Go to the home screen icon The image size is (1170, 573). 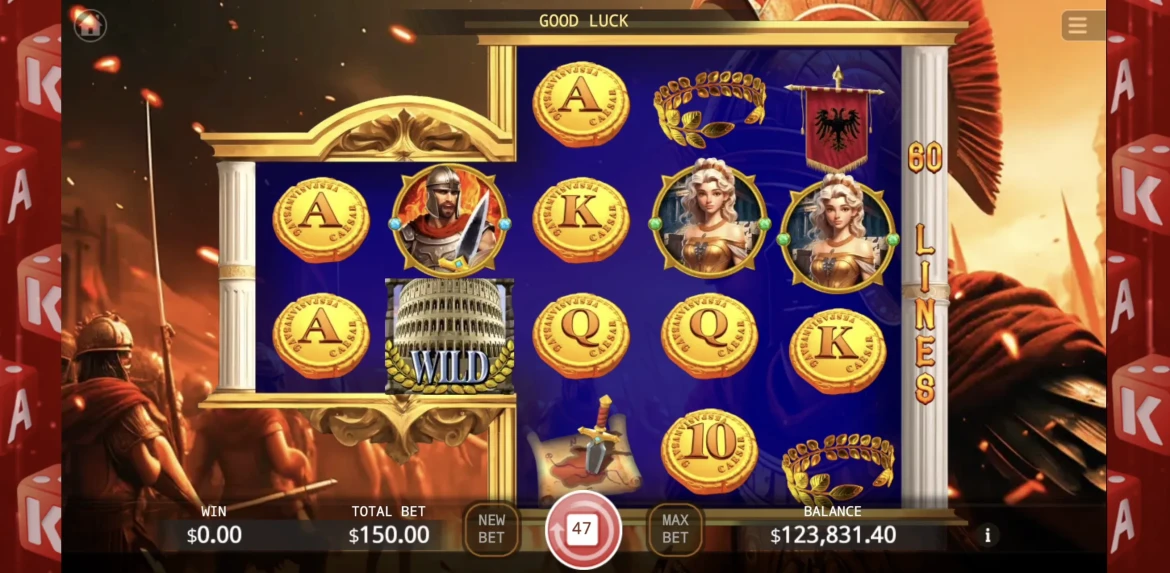coord(90,25)
